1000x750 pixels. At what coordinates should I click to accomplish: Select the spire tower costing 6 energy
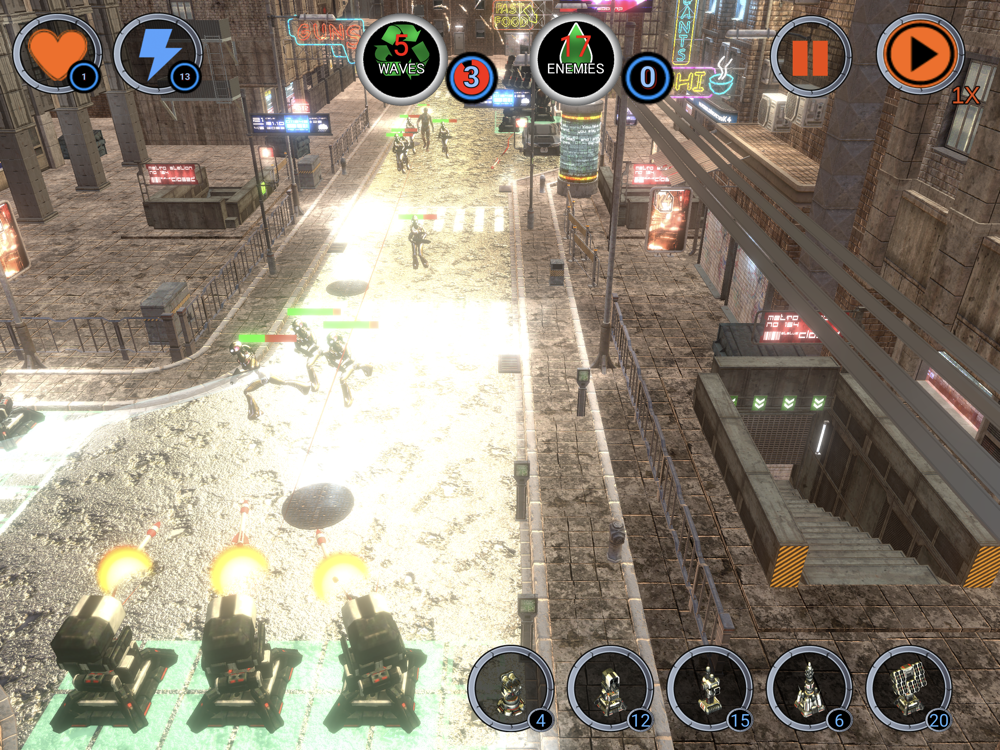click(809, 688)
